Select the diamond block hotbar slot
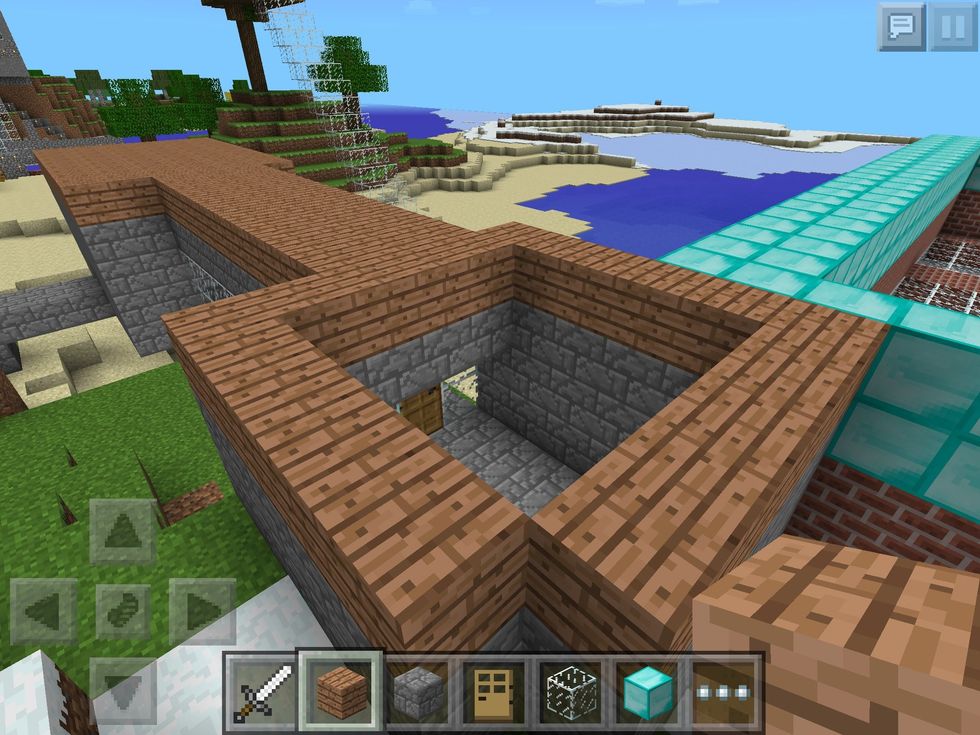The width and height of the screenshot is (980, 735). (x=647, y=692)
